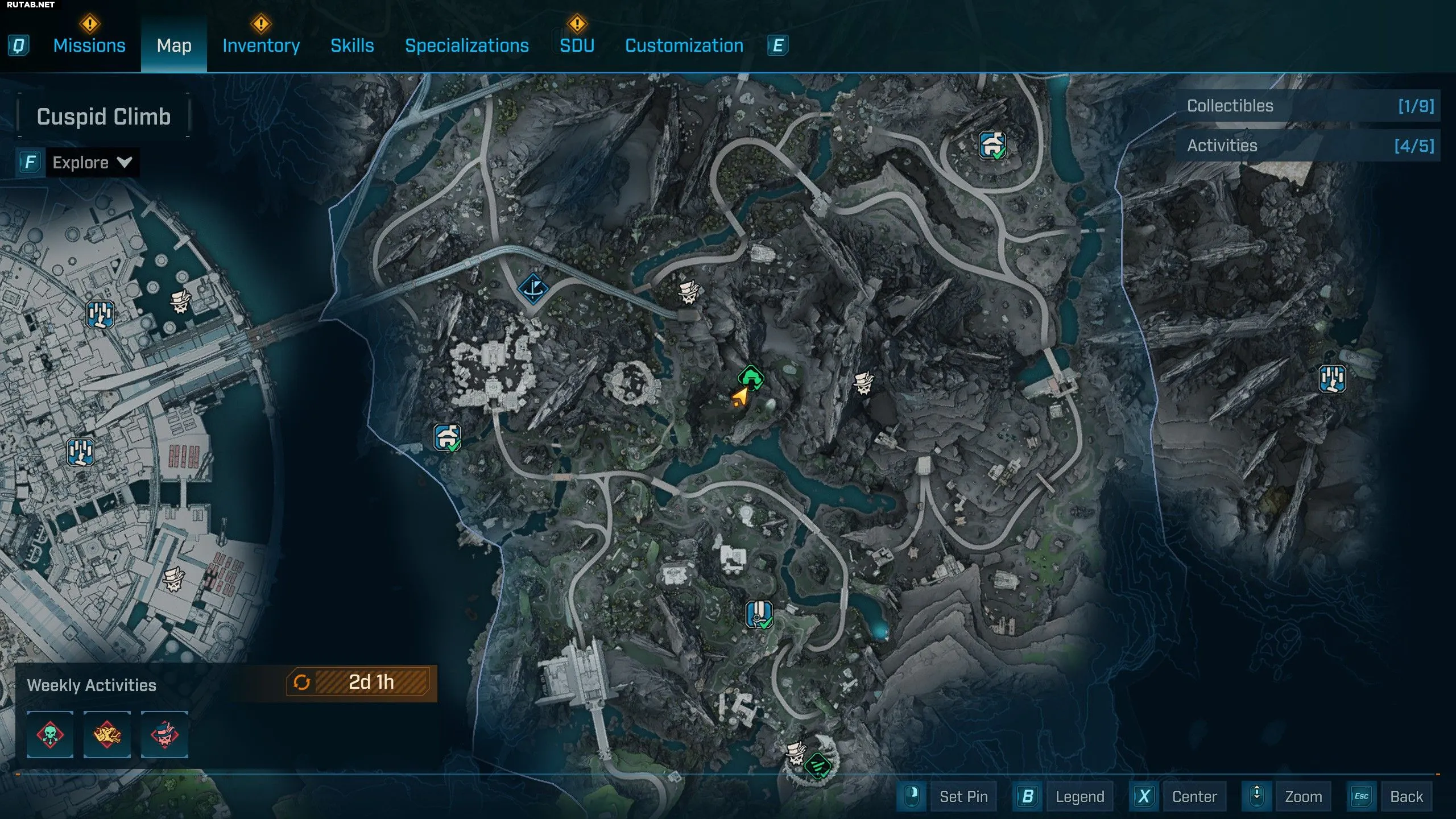Select the Map tab
1456x819 pixels.
tap(174, 45)
